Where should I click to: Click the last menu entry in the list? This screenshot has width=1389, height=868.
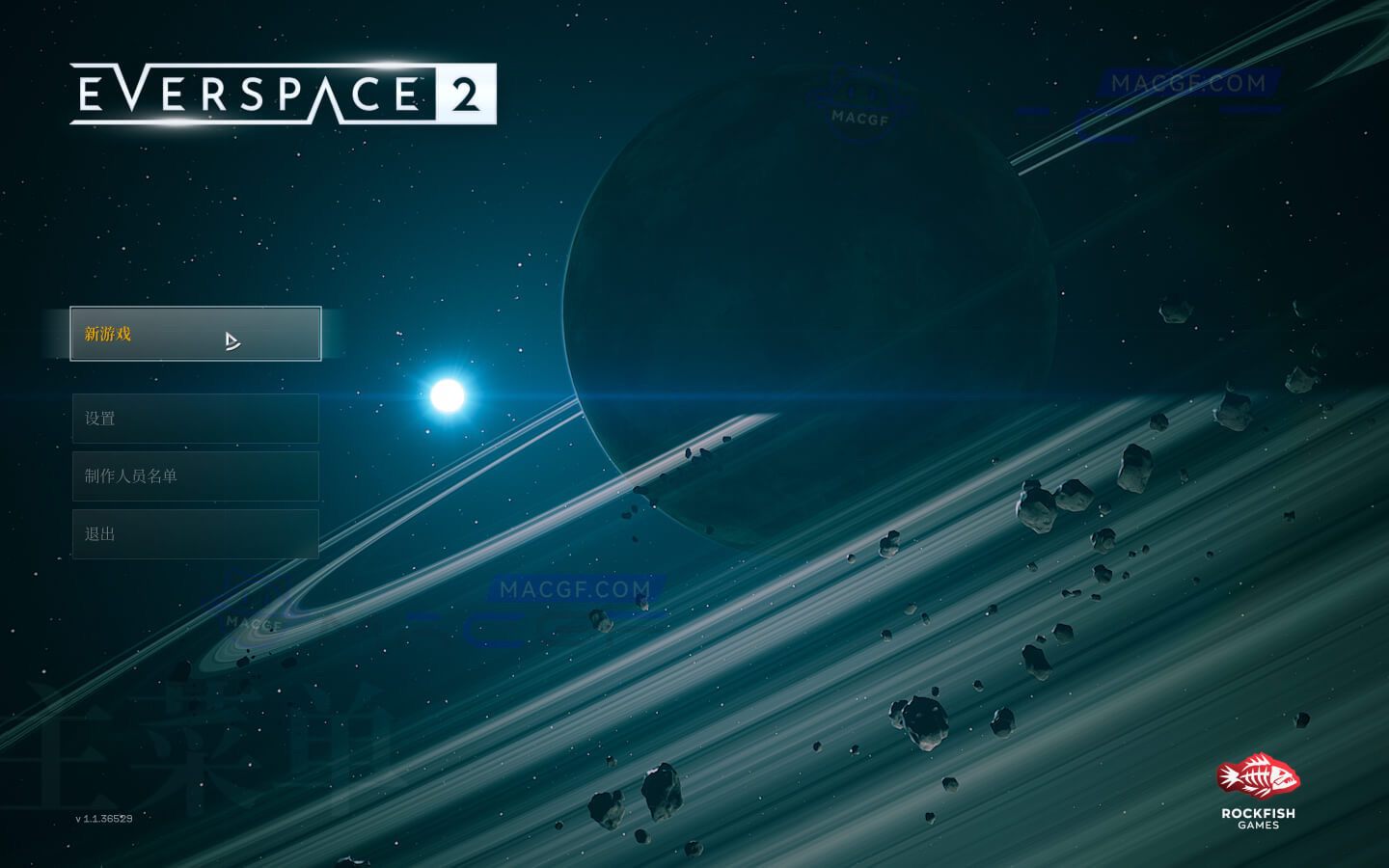click(x=195, y=533)
